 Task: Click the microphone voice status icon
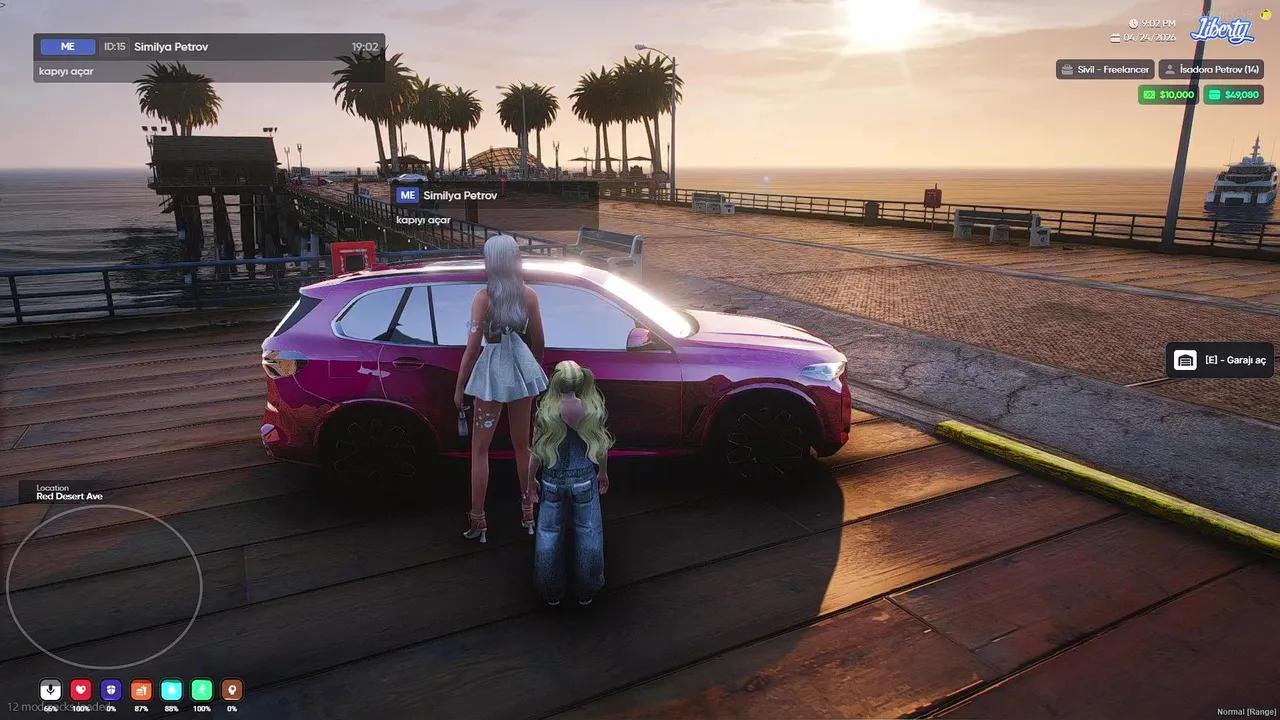pyautogui.click(x=50, y=690)
